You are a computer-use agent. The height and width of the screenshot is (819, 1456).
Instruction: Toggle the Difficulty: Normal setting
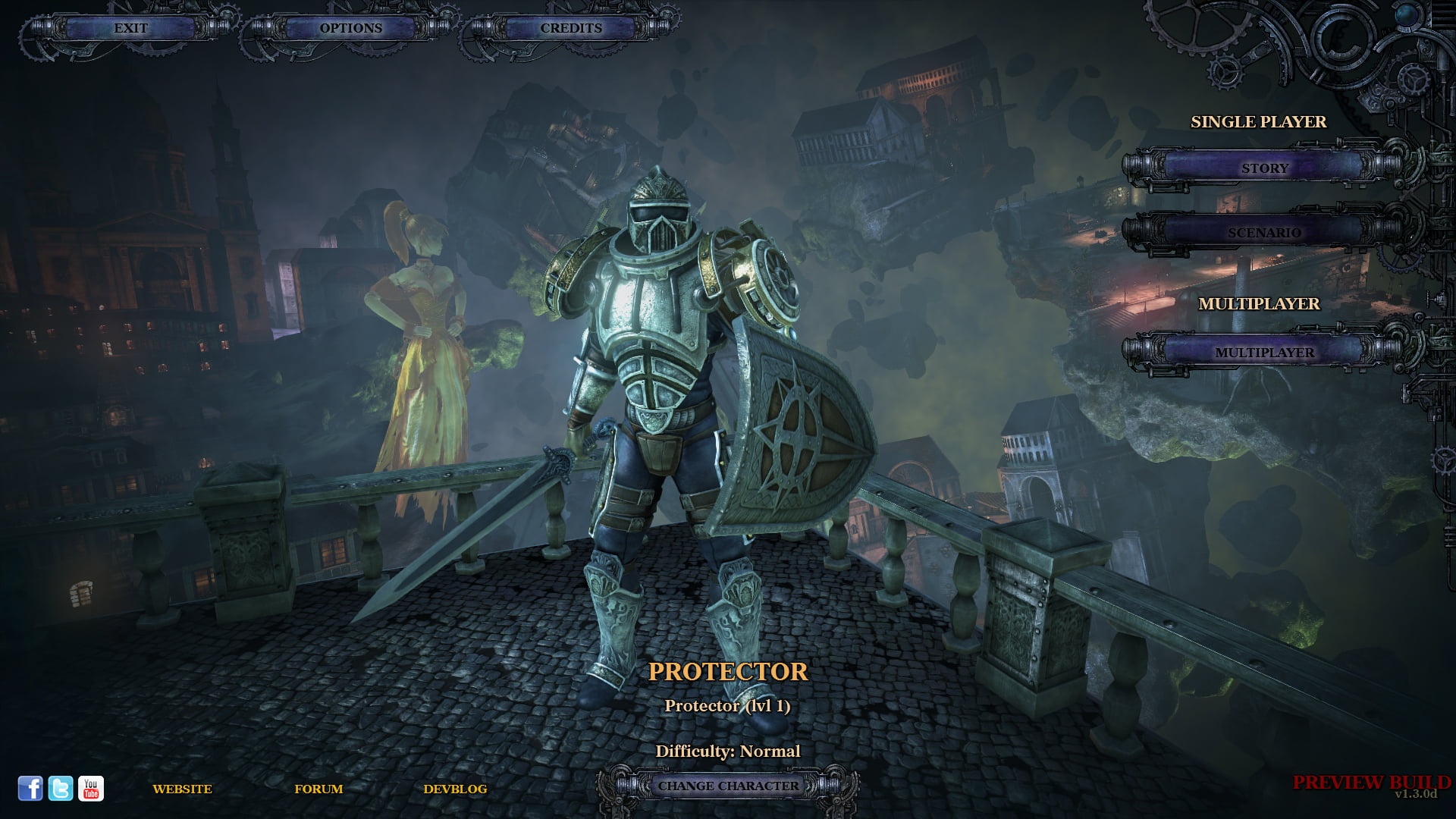pyautogui.click(x=728, y=751)
